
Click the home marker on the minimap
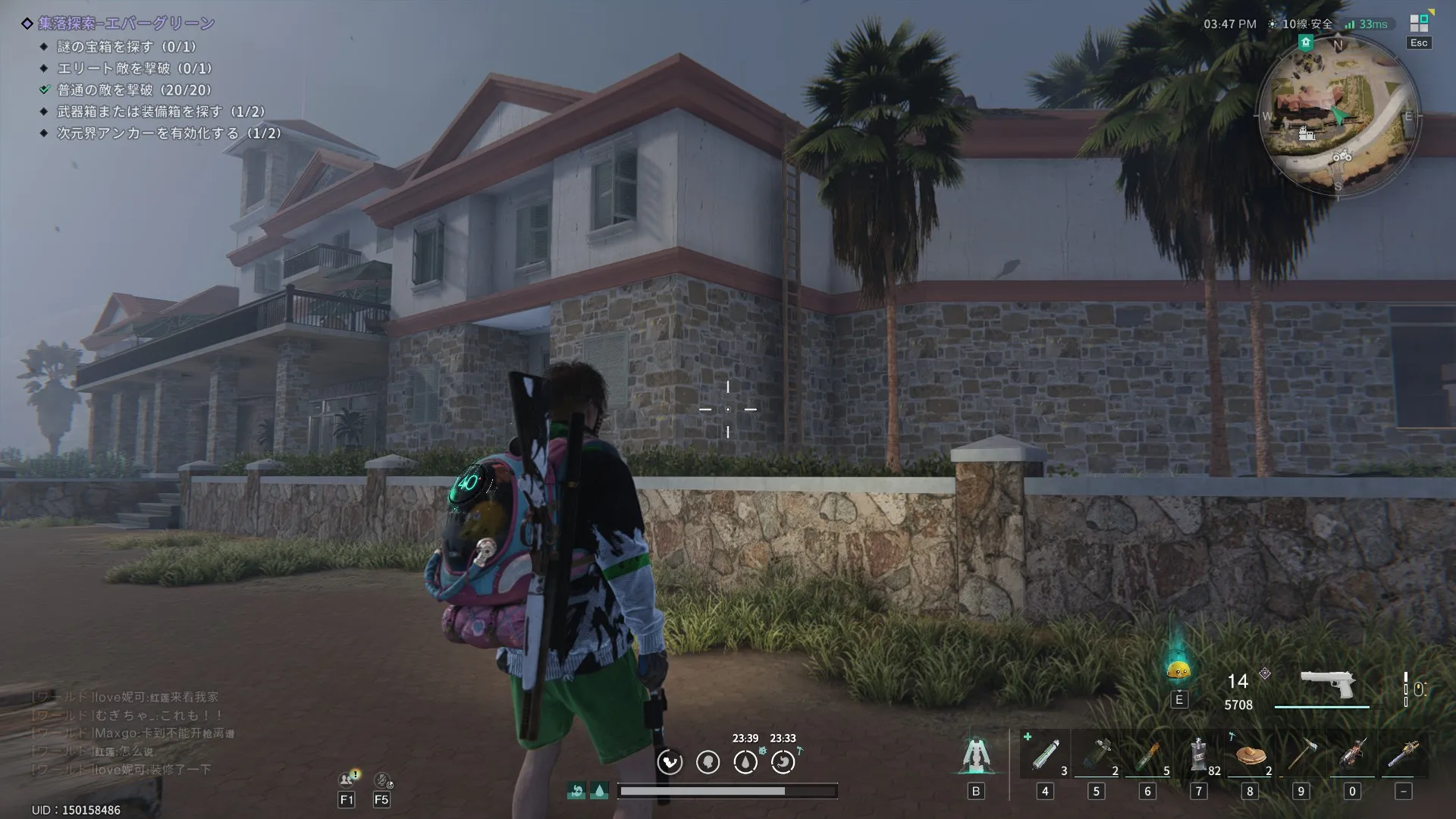(x=1305, y=42)
